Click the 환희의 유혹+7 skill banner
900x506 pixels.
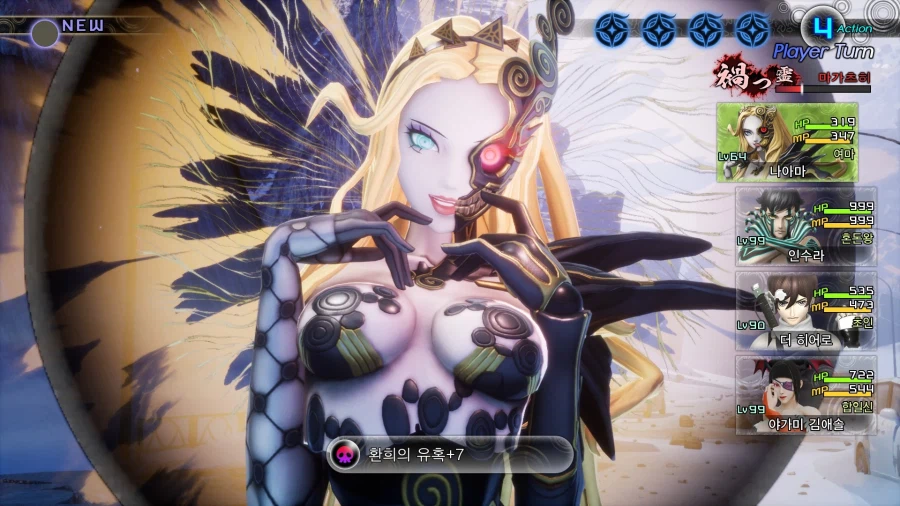450,454
